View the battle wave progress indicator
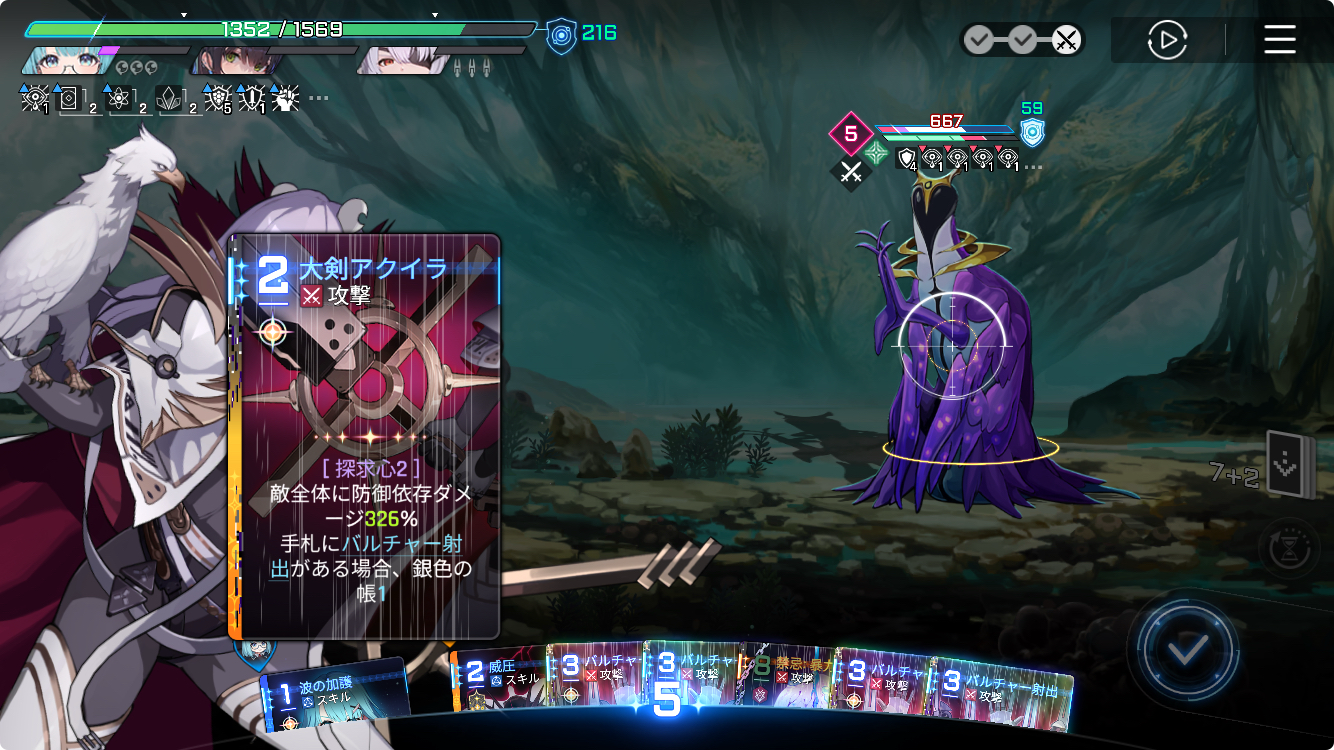 (x=1022, y=40)
